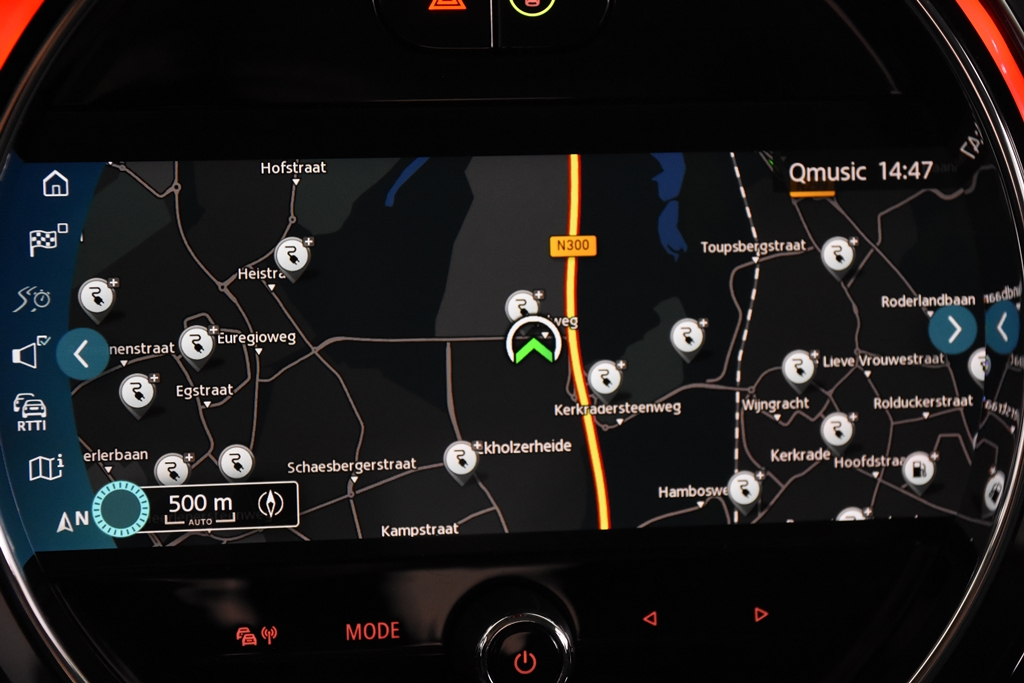Select the checkered flag destination icon

tap(46, 240)
